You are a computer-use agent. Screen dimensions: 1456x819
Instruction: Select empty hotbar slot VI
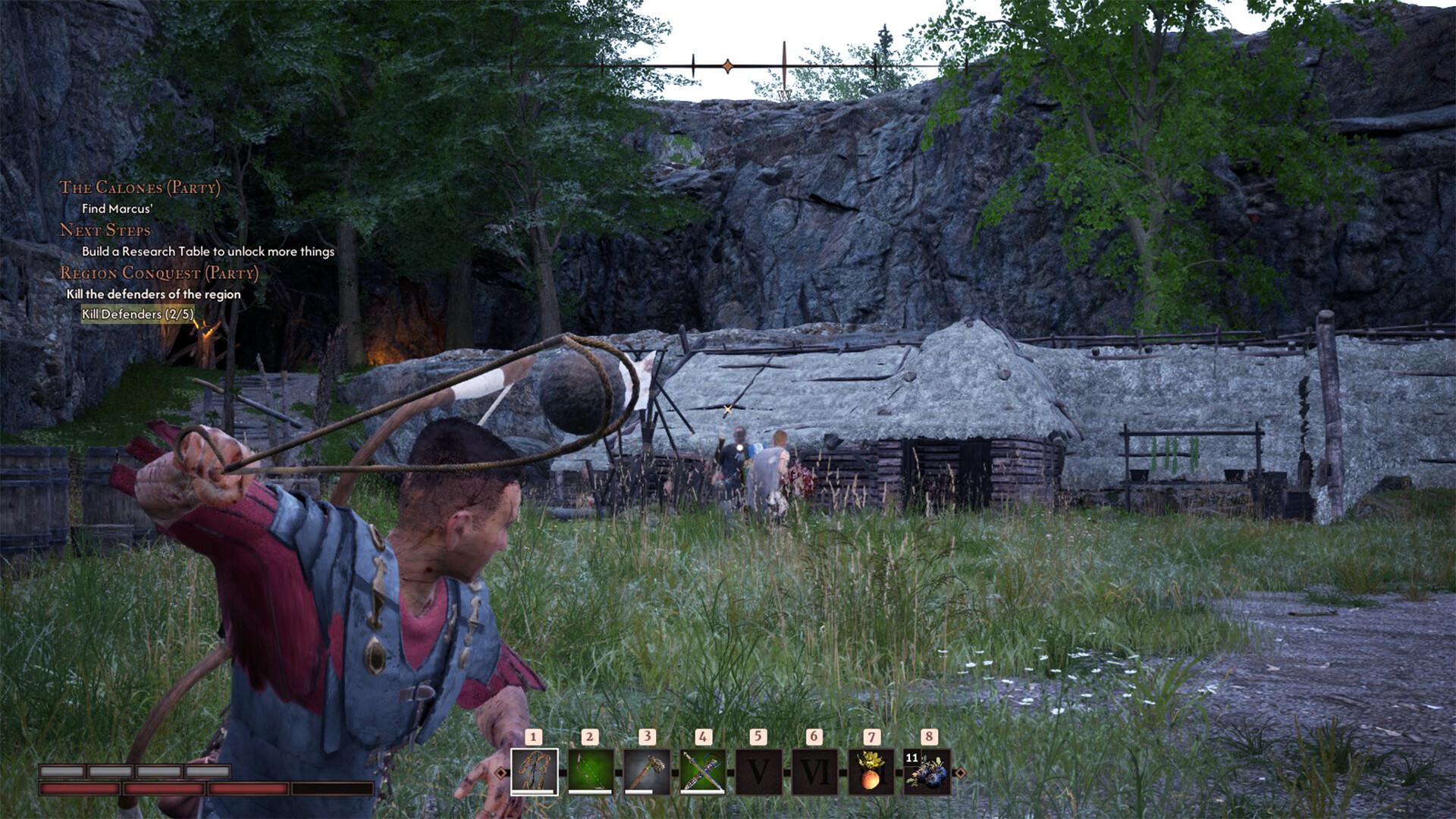coord(814,772)
